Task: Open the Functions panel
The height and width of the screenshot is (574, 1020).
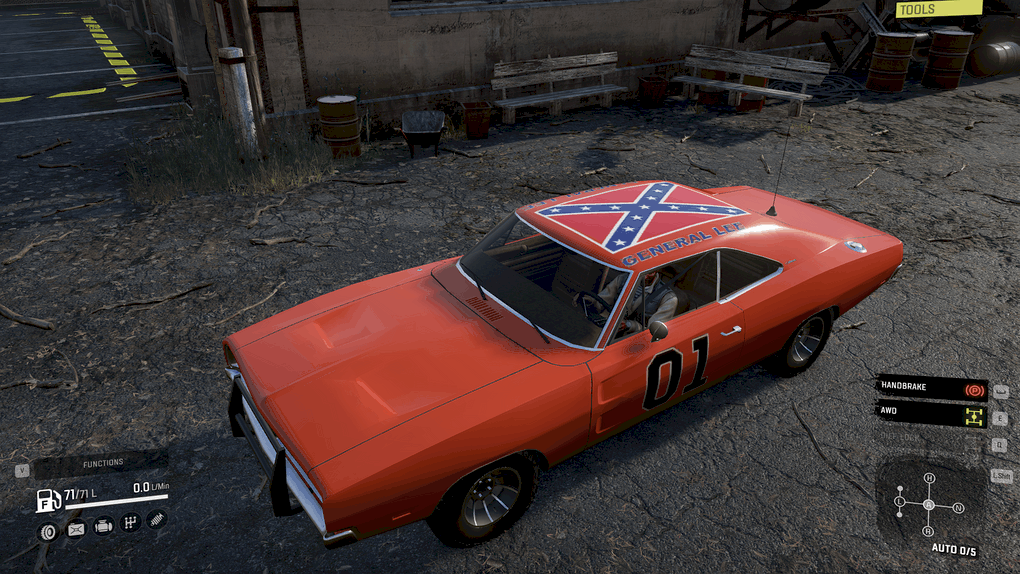Action: (x=102, y=463)
